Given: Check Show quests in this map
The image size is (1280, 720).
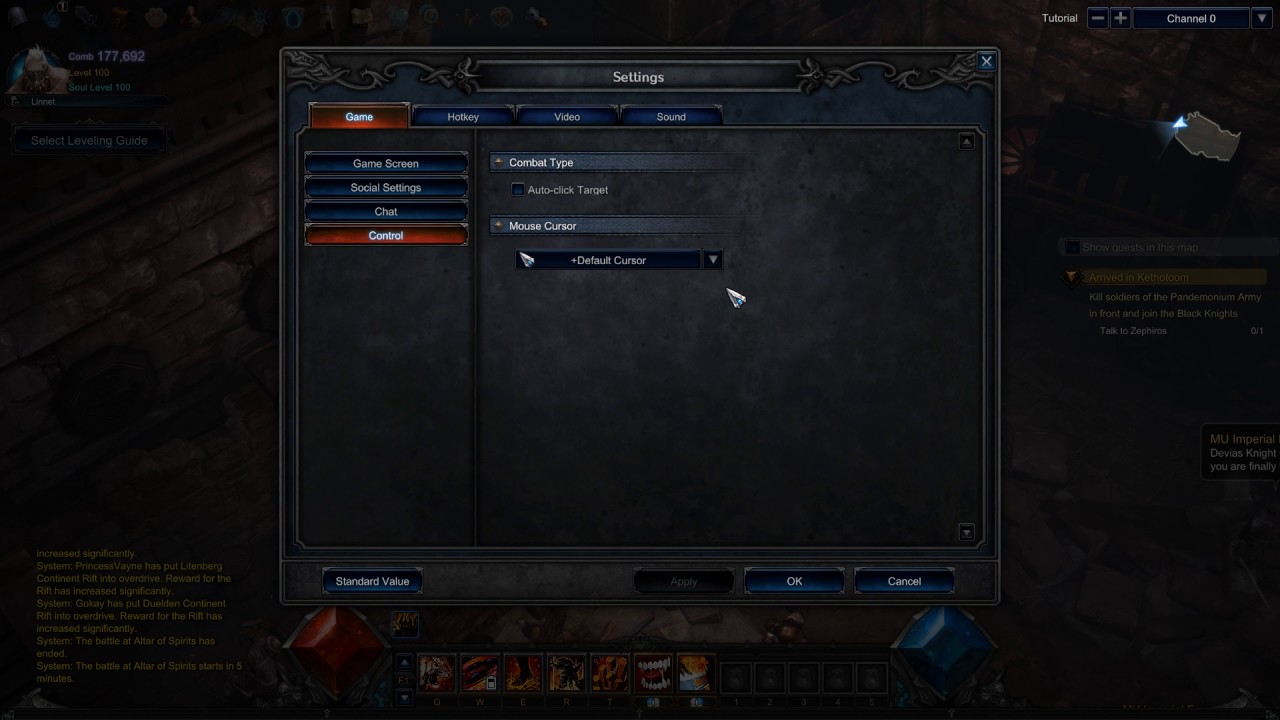Looking at the screenshot, I should pyautogui.click(x=1072, y=247).
